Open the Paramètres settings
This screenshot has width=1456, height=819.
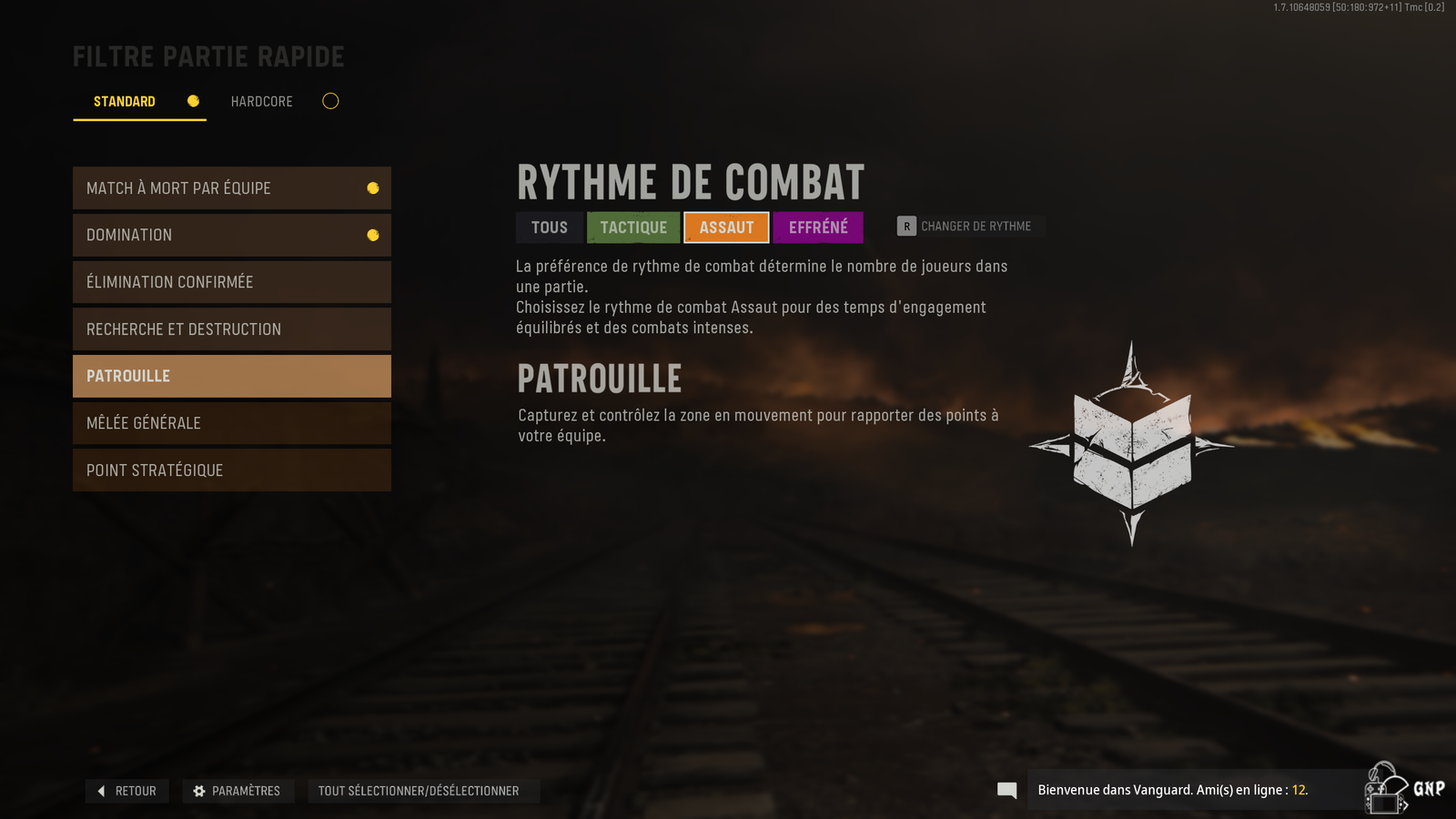point(238,791)
